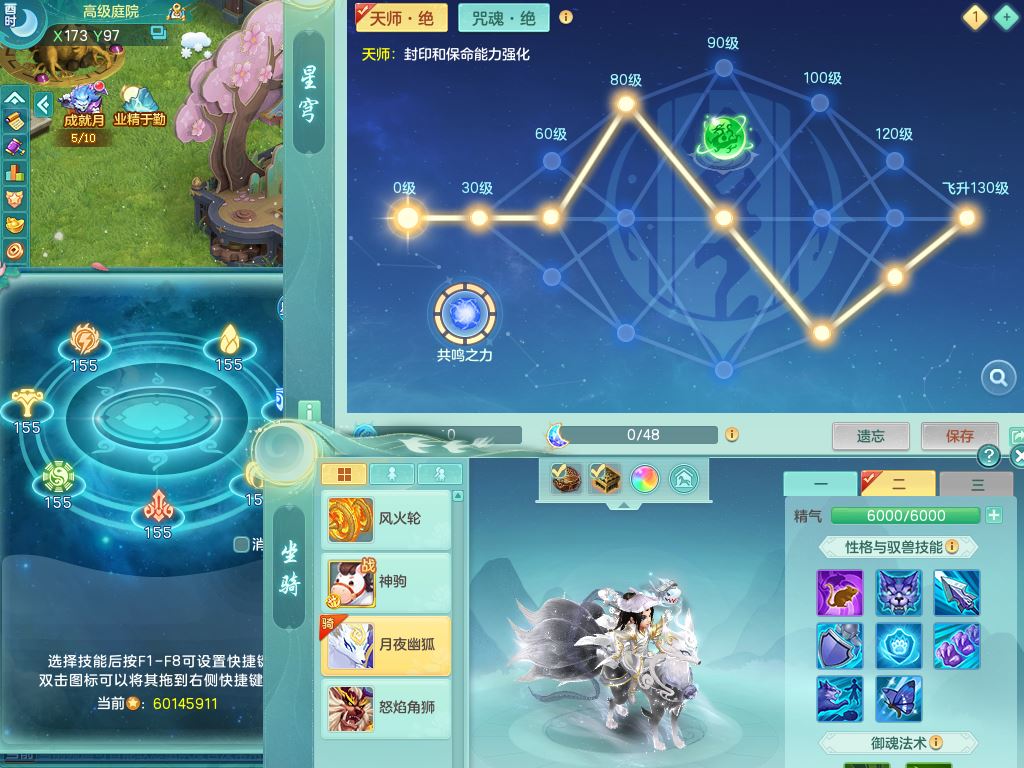Choose the 神驹 mount
The width and height of the screenshot is (1024, 768).
pyautogui.click(x=386, y=582)
